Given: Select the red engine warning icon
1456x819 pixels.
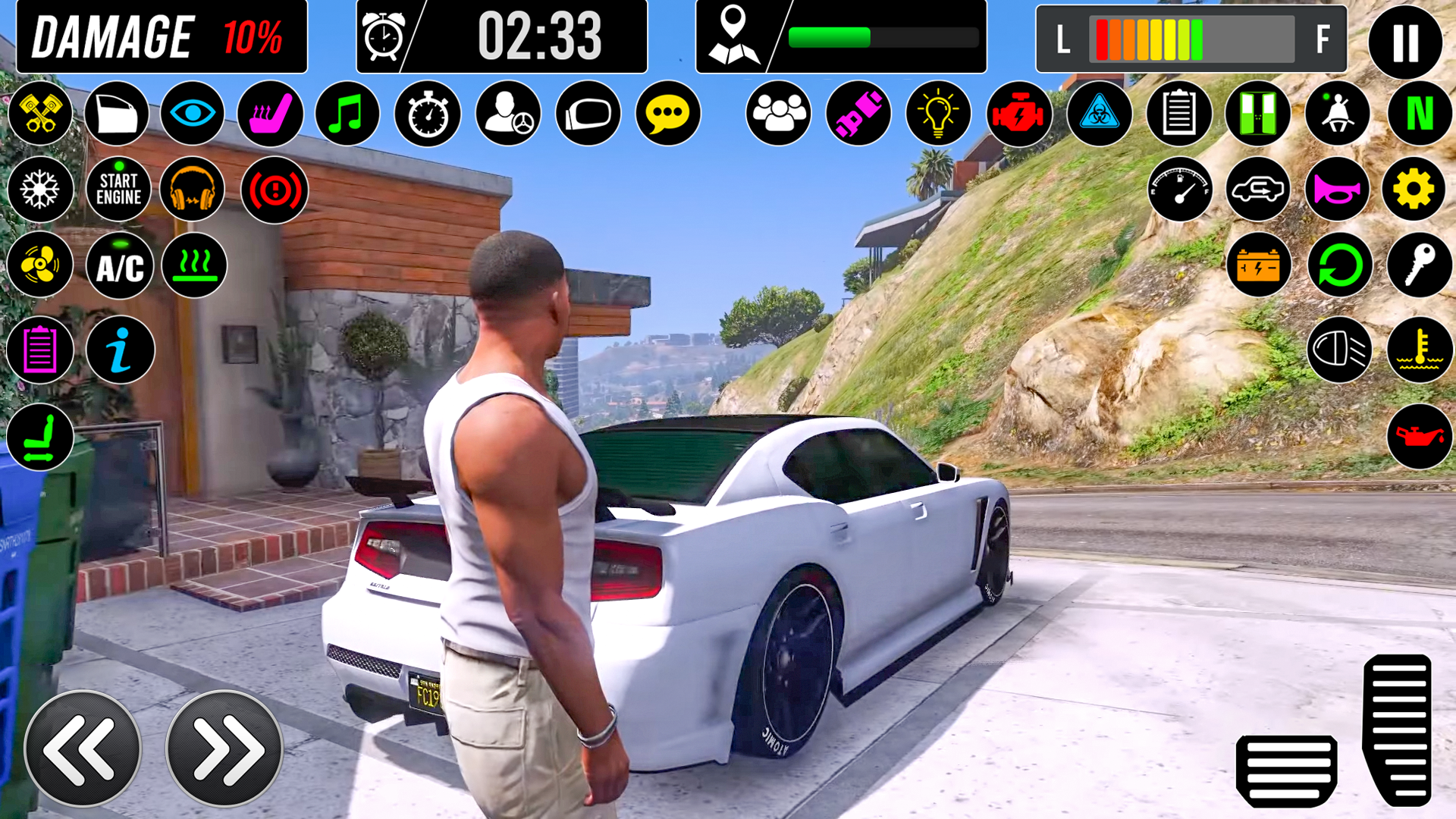Looking at the screenshot, I should (1019, 114).
